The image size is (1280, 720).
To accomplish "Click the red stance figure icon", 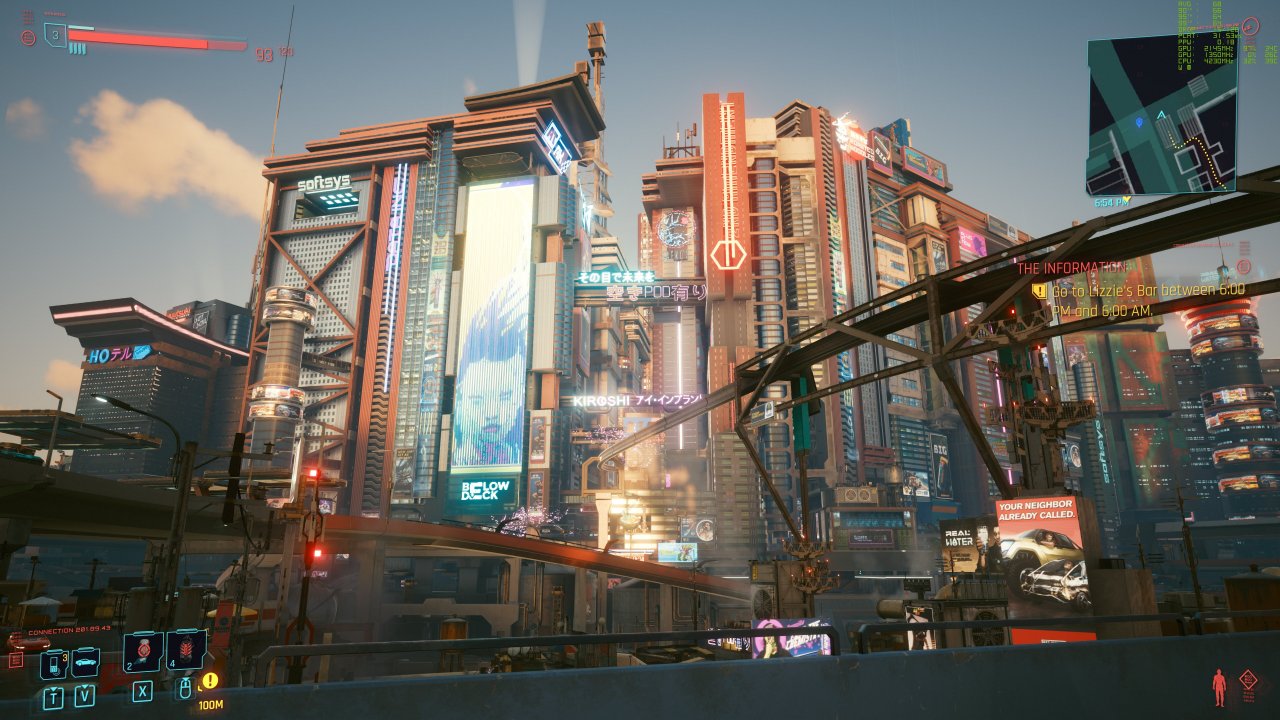I will [1219, 687].
